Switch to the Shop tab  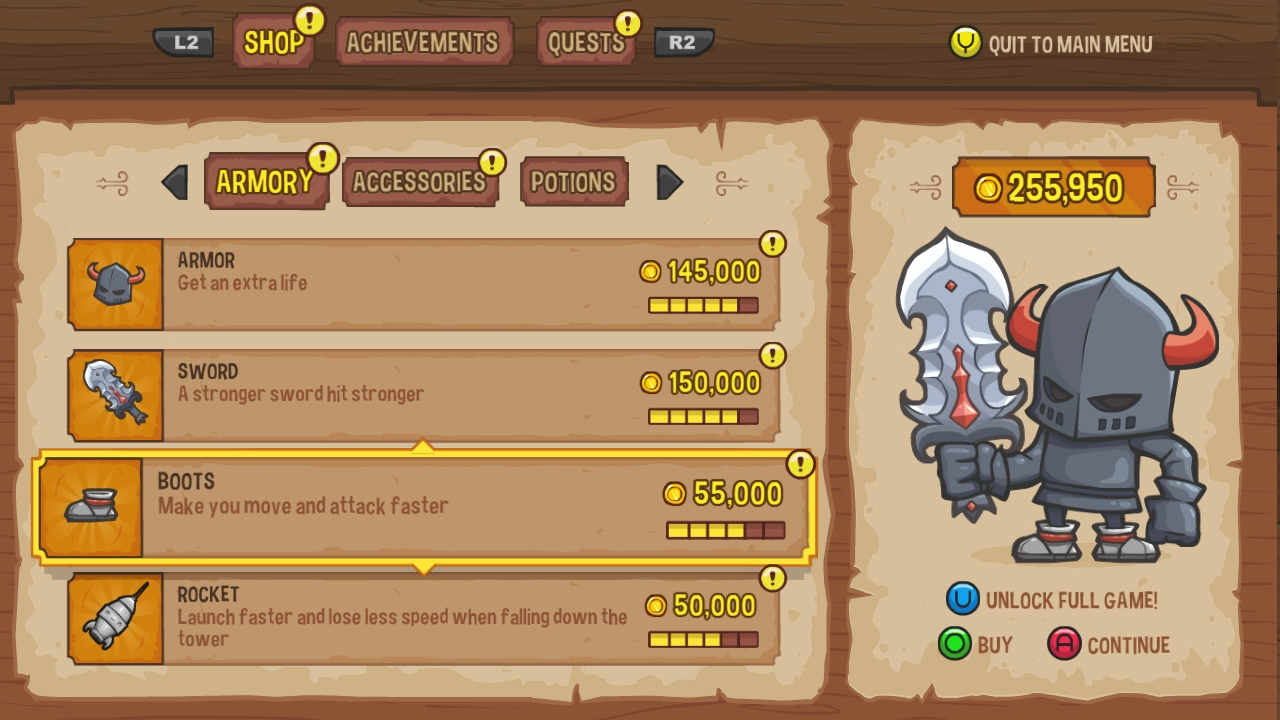(273, 42)
